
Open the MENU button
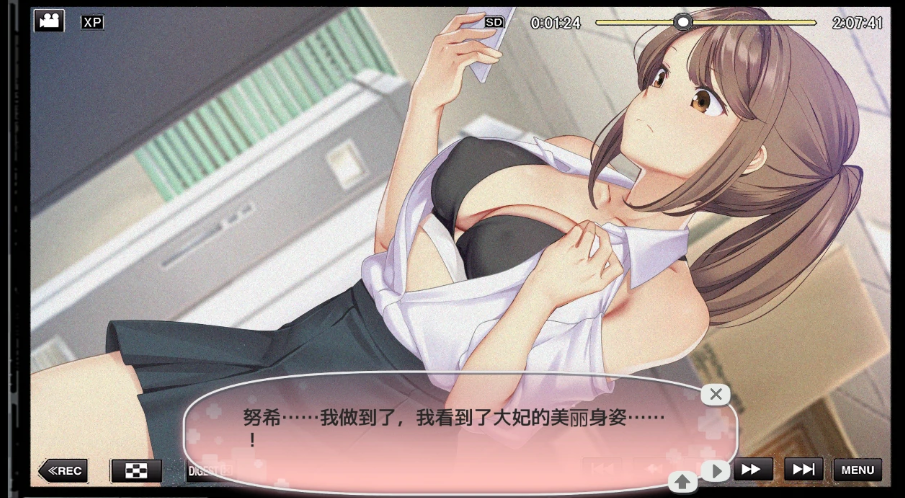click(x=857, y=469)
